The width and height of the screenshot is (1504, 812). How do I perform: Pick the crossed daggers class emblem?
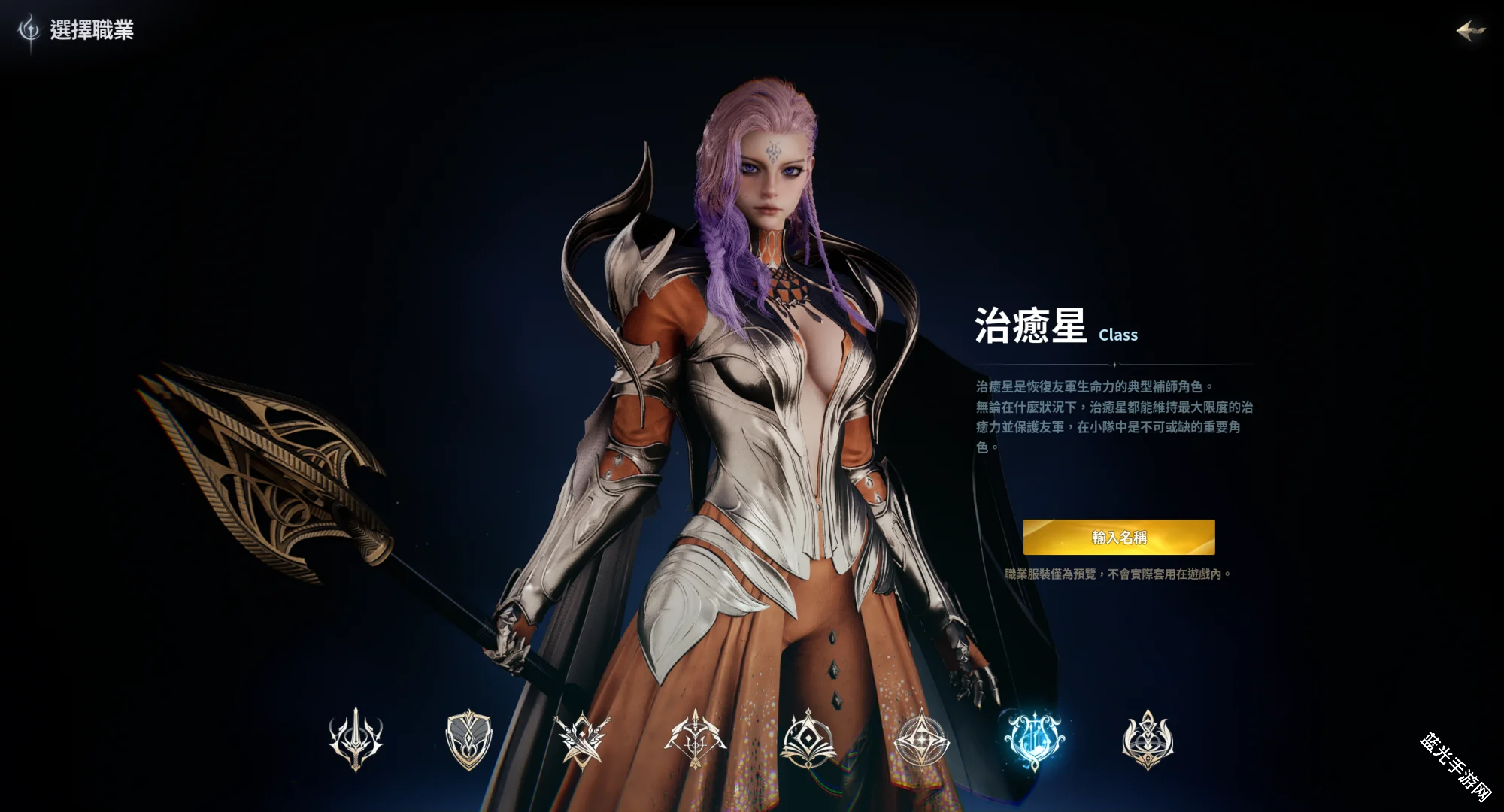click(x=582, y=739)
